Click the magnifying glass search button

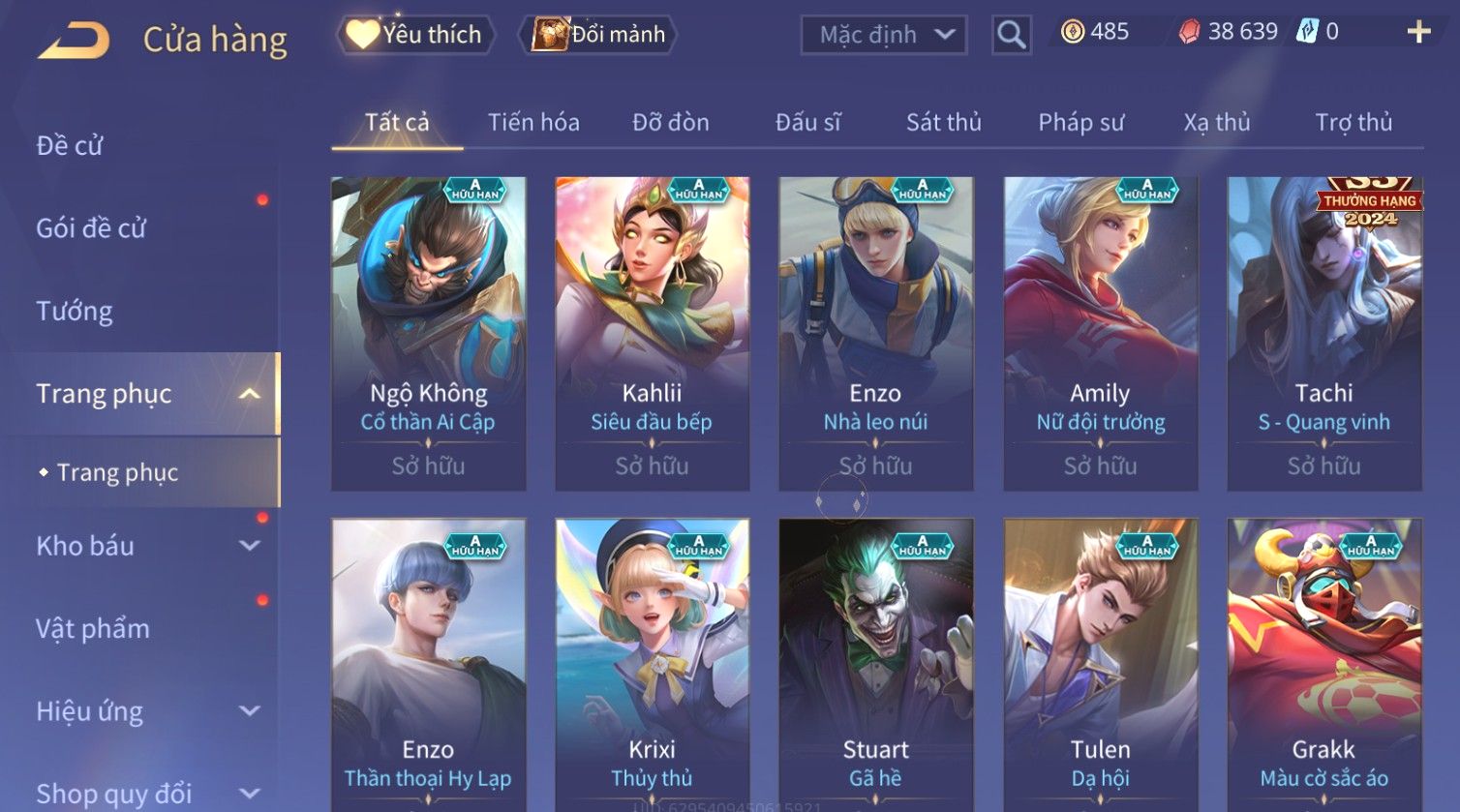(x=1011, y=36)
